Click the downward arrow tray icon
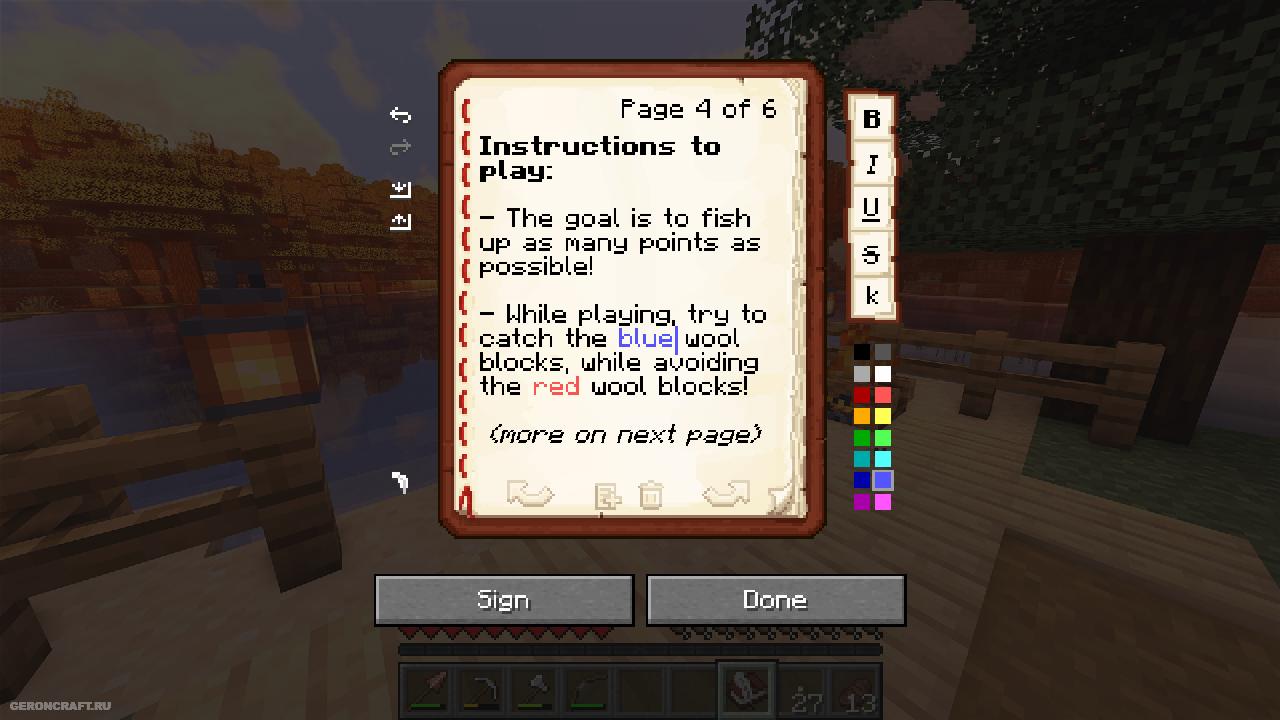This screenshot has width=1280, height=720. [x=400, y=188]
